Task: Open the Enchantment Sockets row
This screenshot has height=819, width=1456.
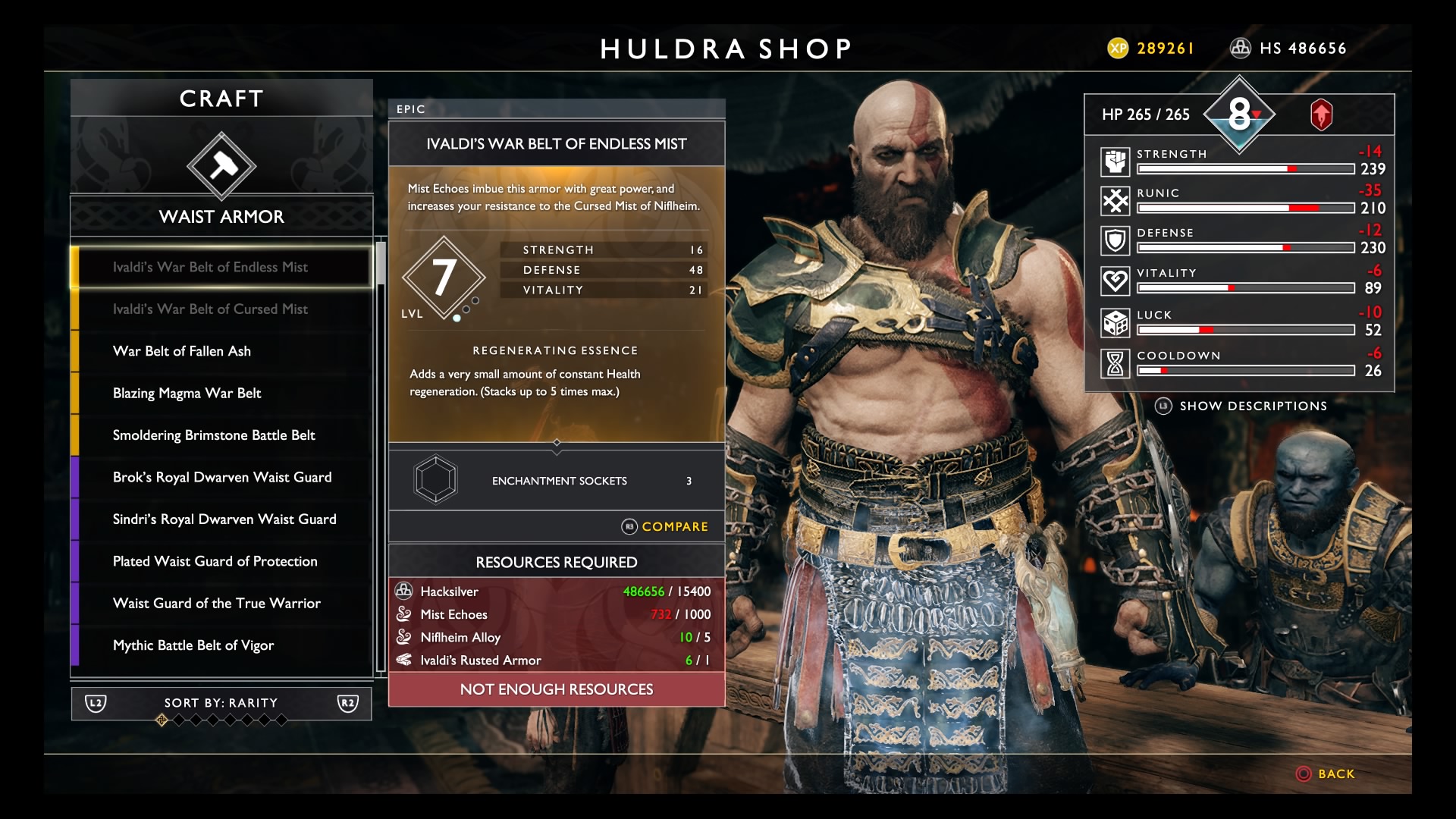Action: click(557, 481)
